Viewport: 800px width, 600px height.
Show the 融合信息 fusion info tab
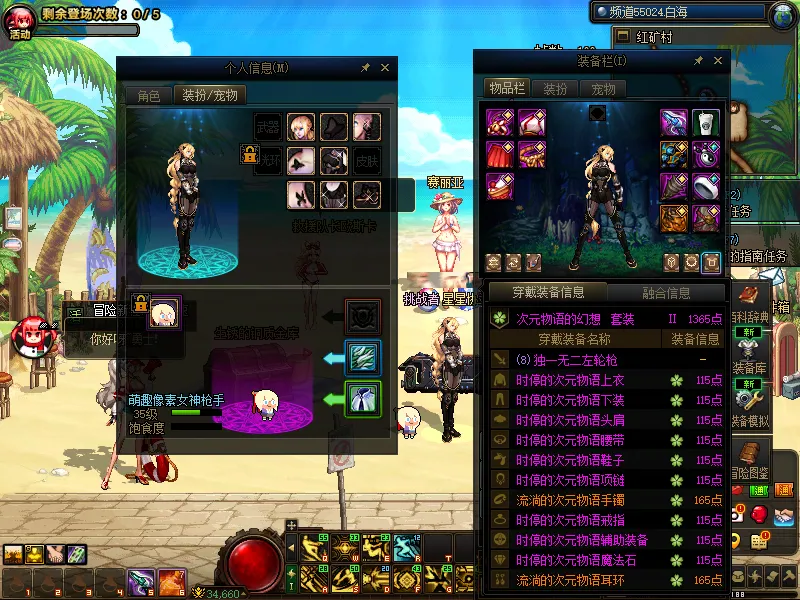(664, 293)
